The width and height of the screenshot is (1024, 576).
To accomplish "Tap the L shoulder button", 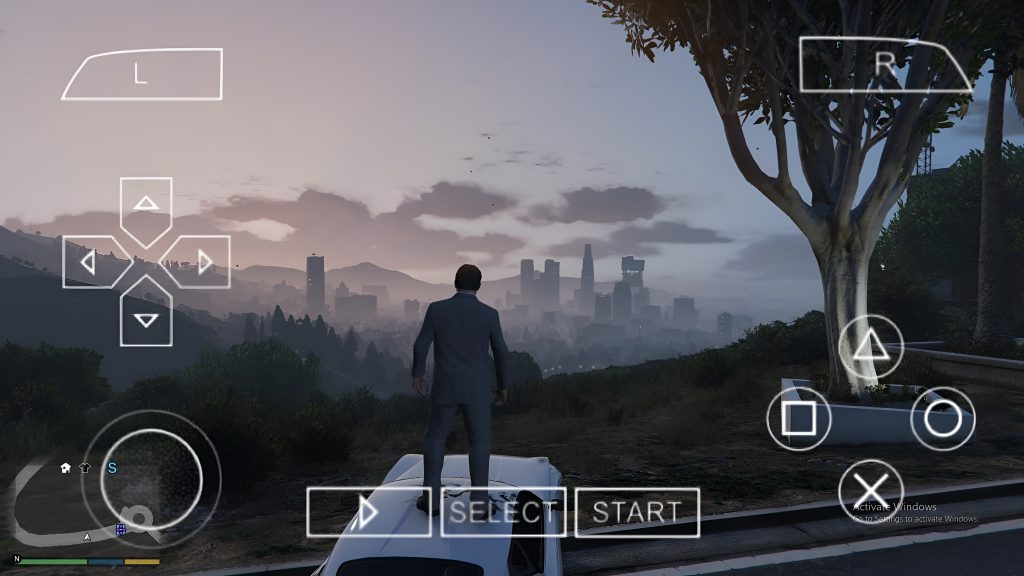I will coord(142,74).
